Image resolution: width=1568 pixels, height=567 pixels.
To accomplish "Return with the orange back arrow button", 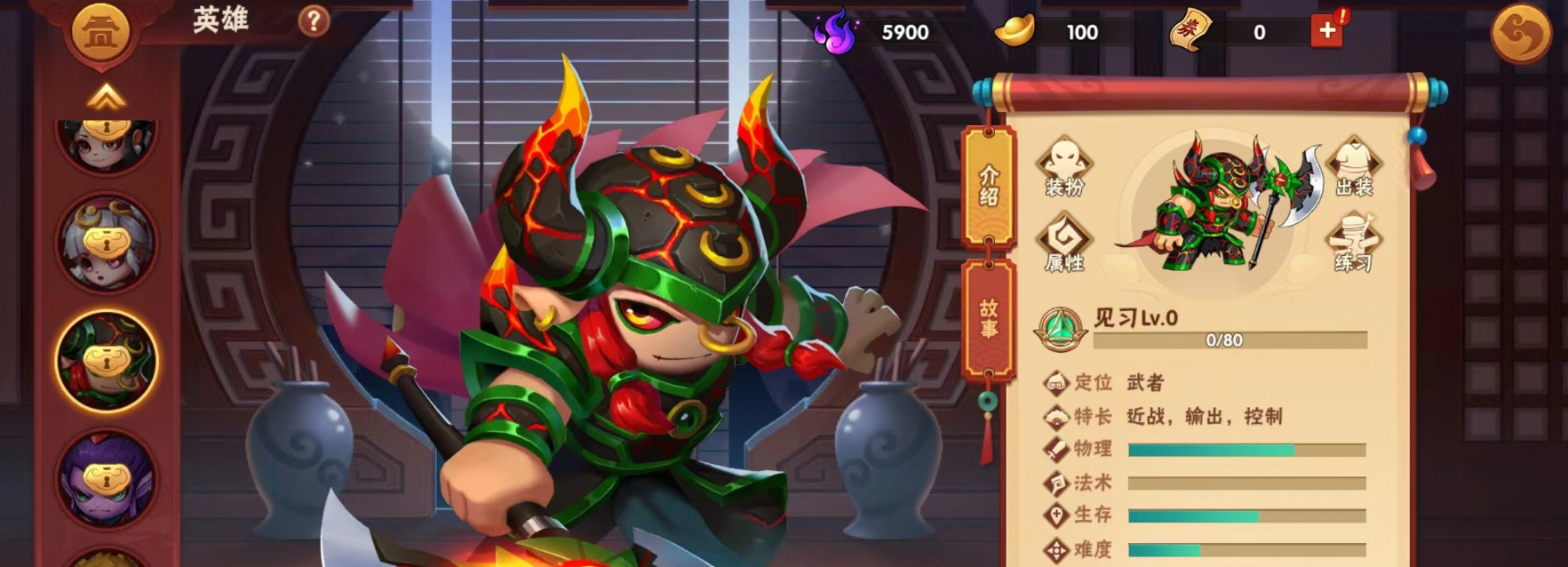I will pos(1520,34).
